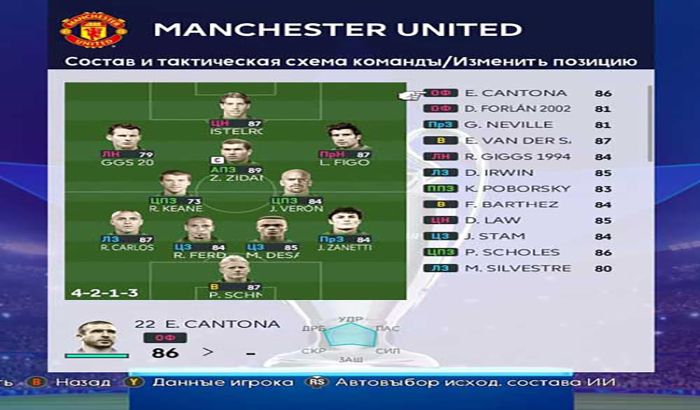Screen dimensions: 700x410
Task: Select the striker Istelrooy card
Action: (236, 110)
